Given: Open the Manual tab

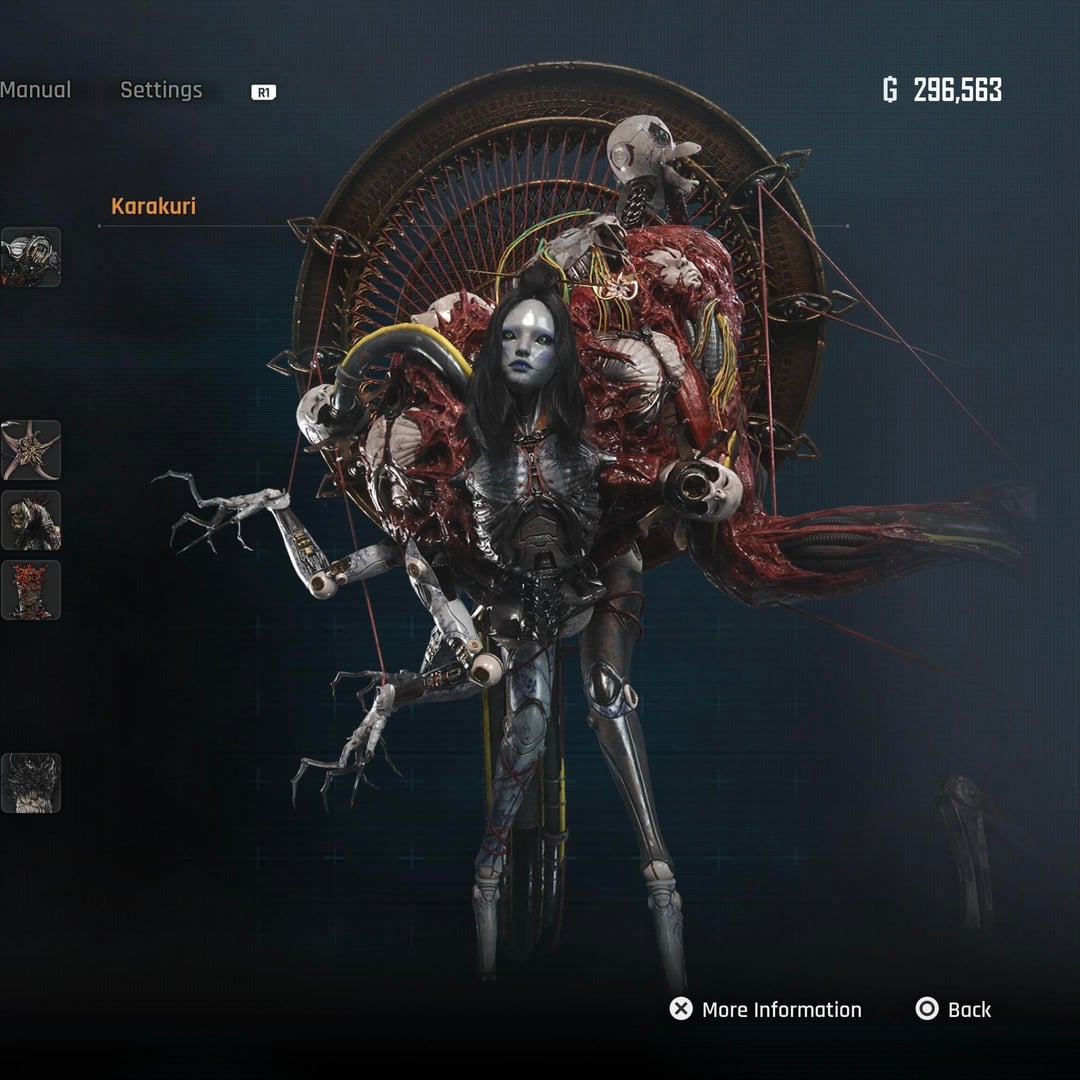Looking at the screenshot, I should coord(35,90).
